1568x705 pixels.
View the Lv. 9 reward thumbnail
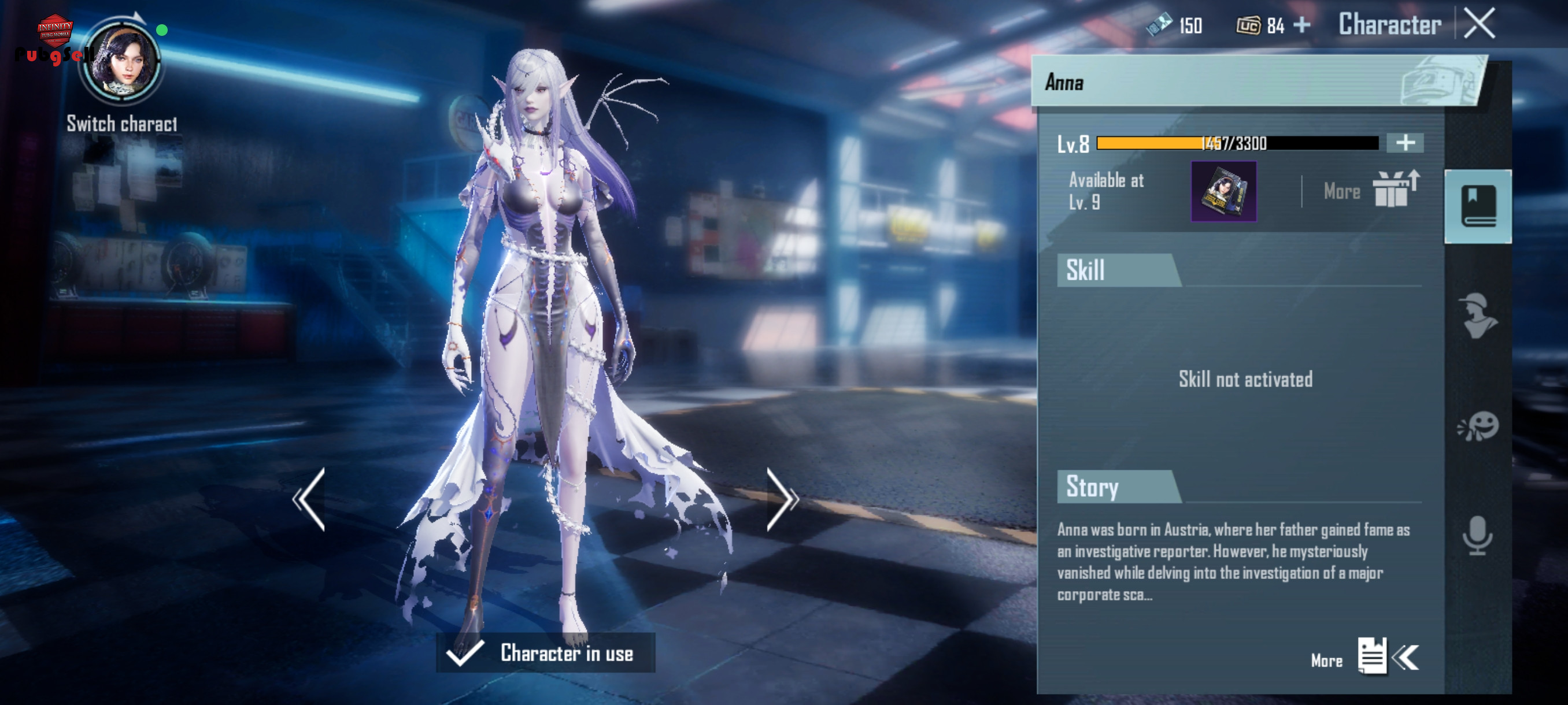(1223, 192)
